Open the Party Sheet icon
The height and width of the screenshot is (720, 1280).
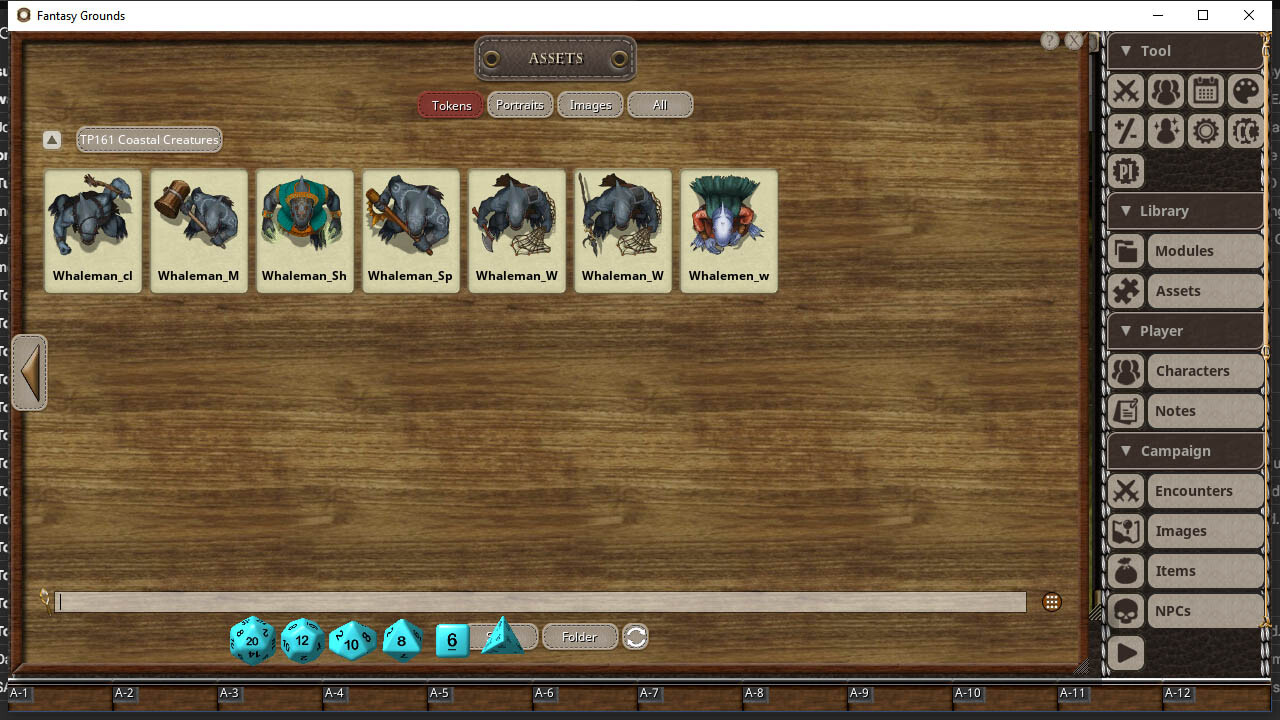(1166, 91)
